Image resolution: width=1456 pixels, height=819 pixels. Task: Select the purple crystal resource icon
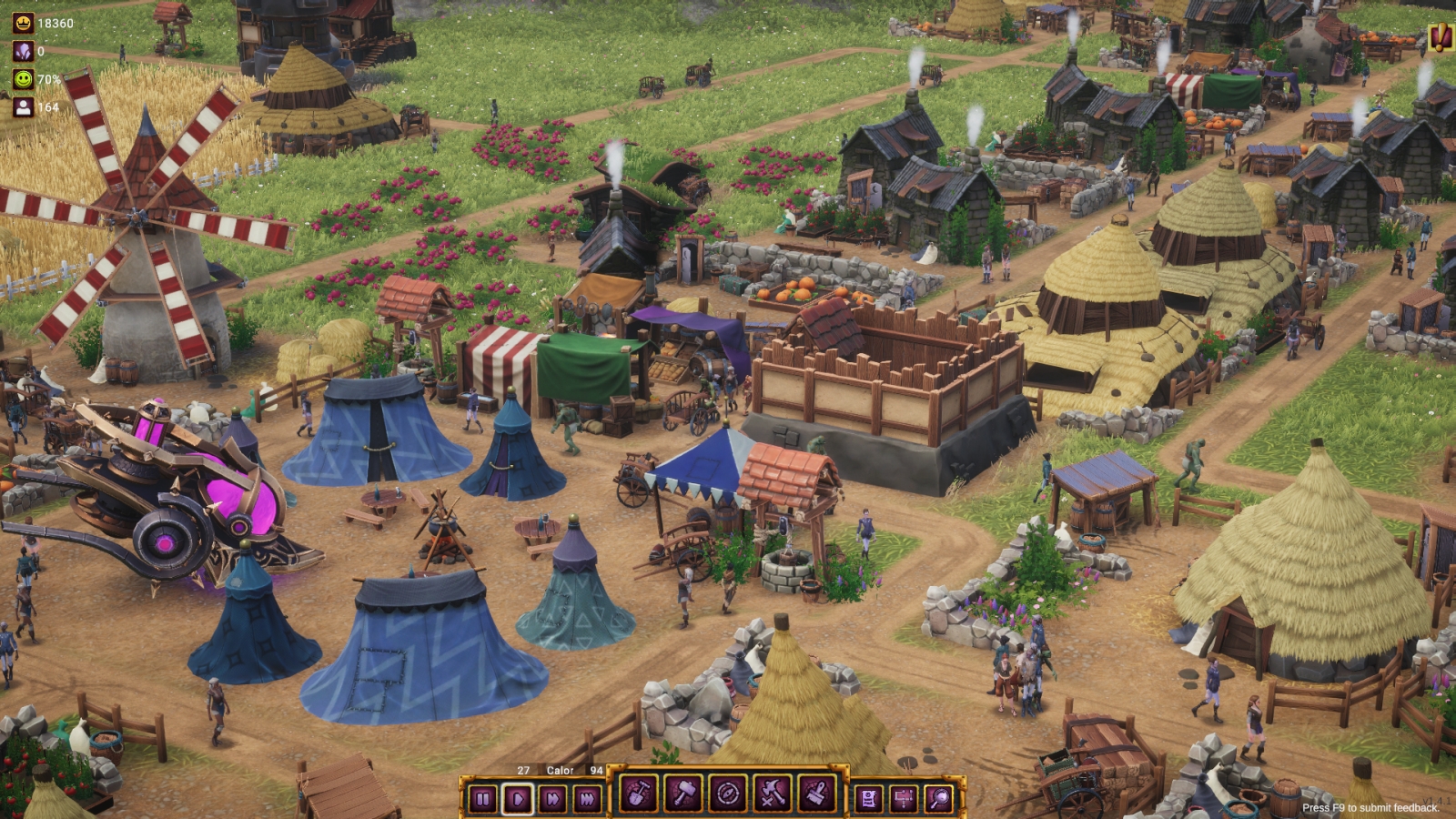click(x=23, y=51)
